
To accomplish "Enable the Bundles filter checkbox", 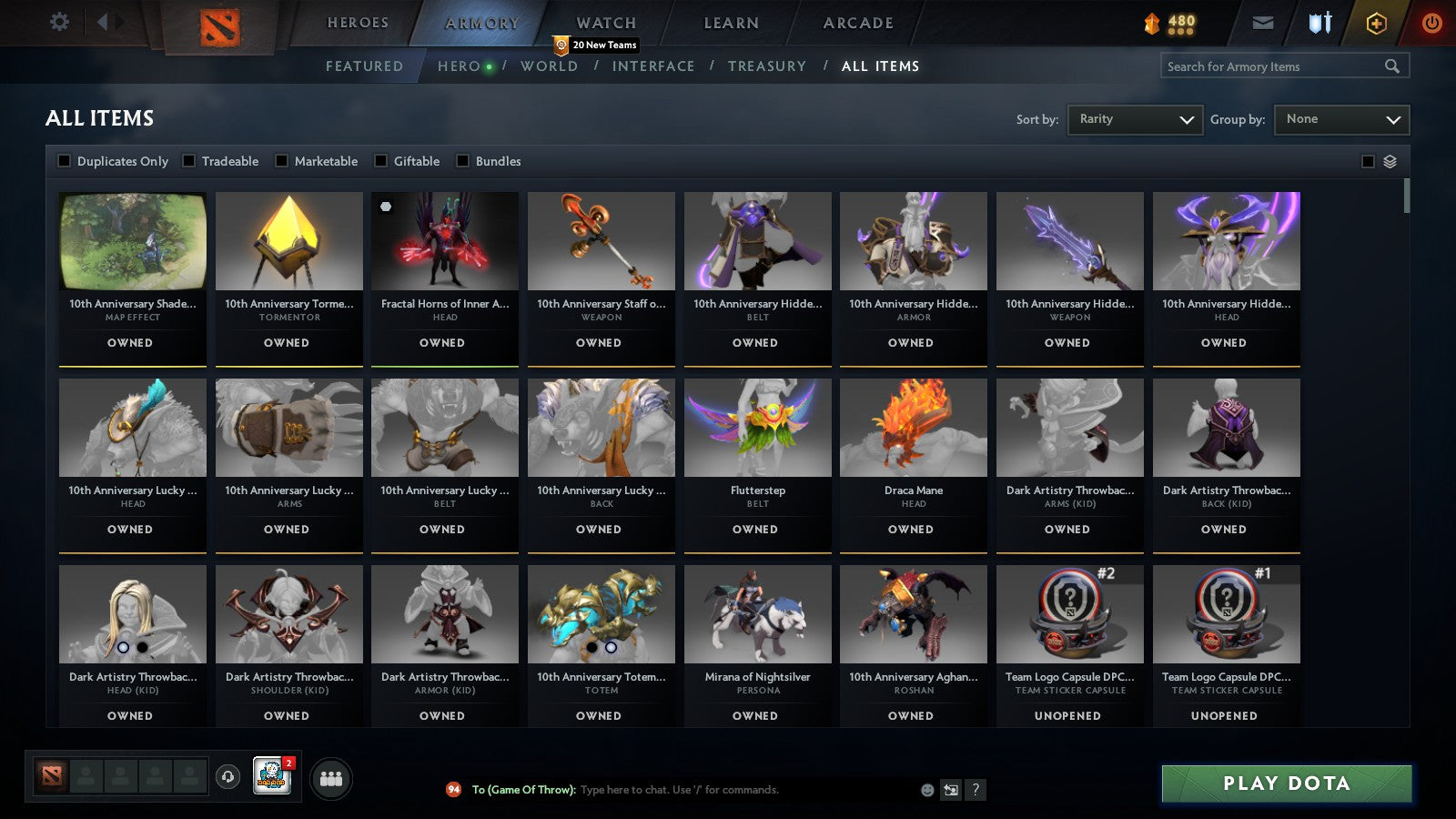I will pos(463,161).
